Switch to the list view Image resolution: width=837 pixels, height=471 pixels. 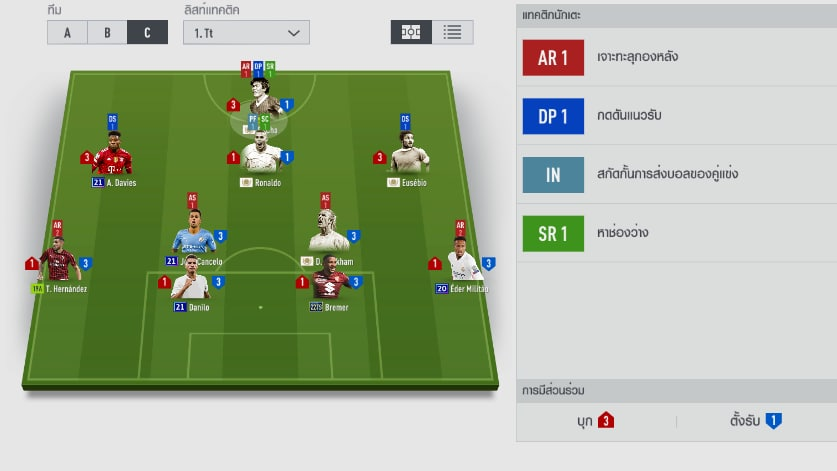[x=453, y=32]
